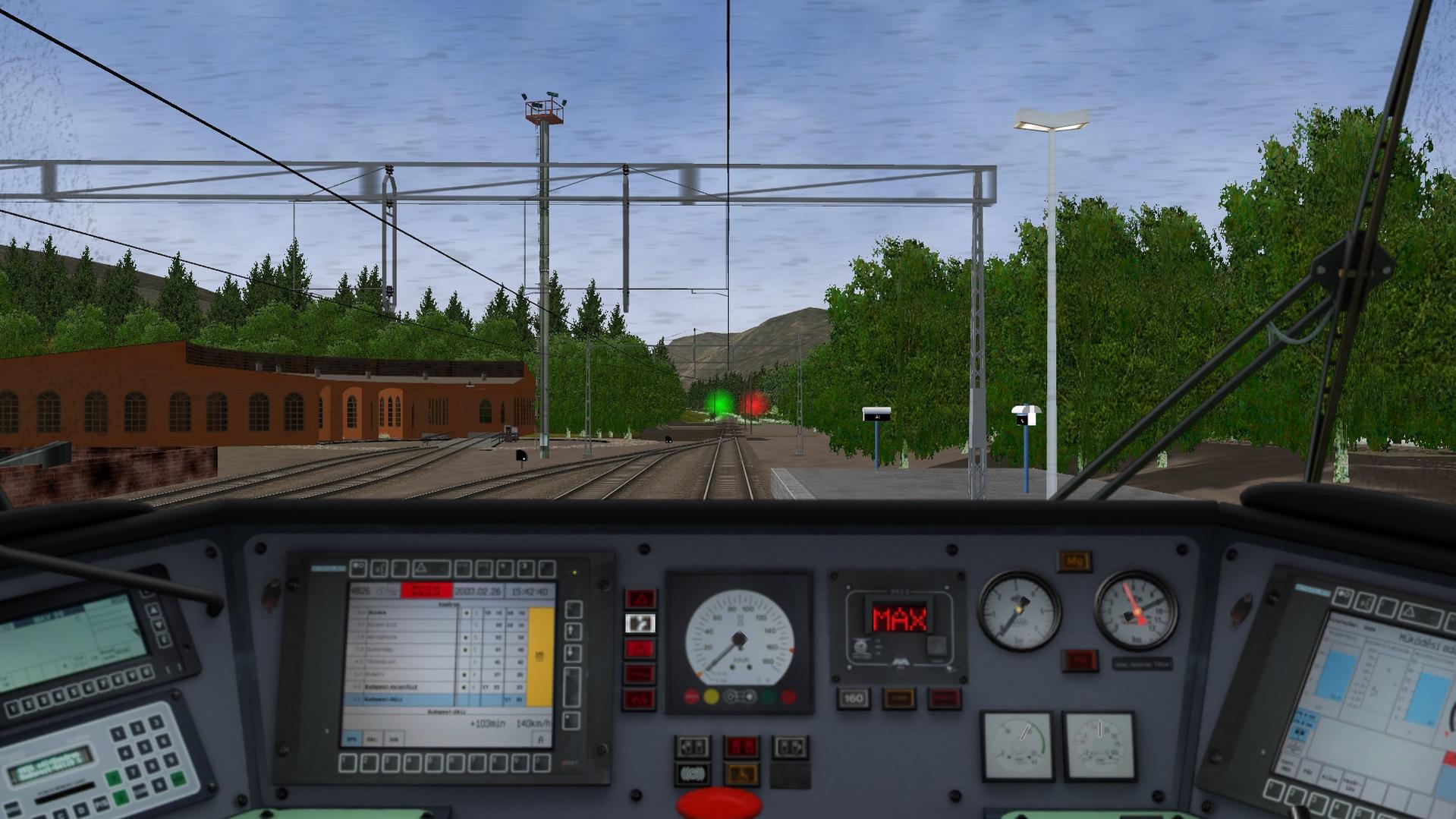Click the white illuminated door indicator button
This screenshot has width=1456, height=819.
tap(640, 624)
